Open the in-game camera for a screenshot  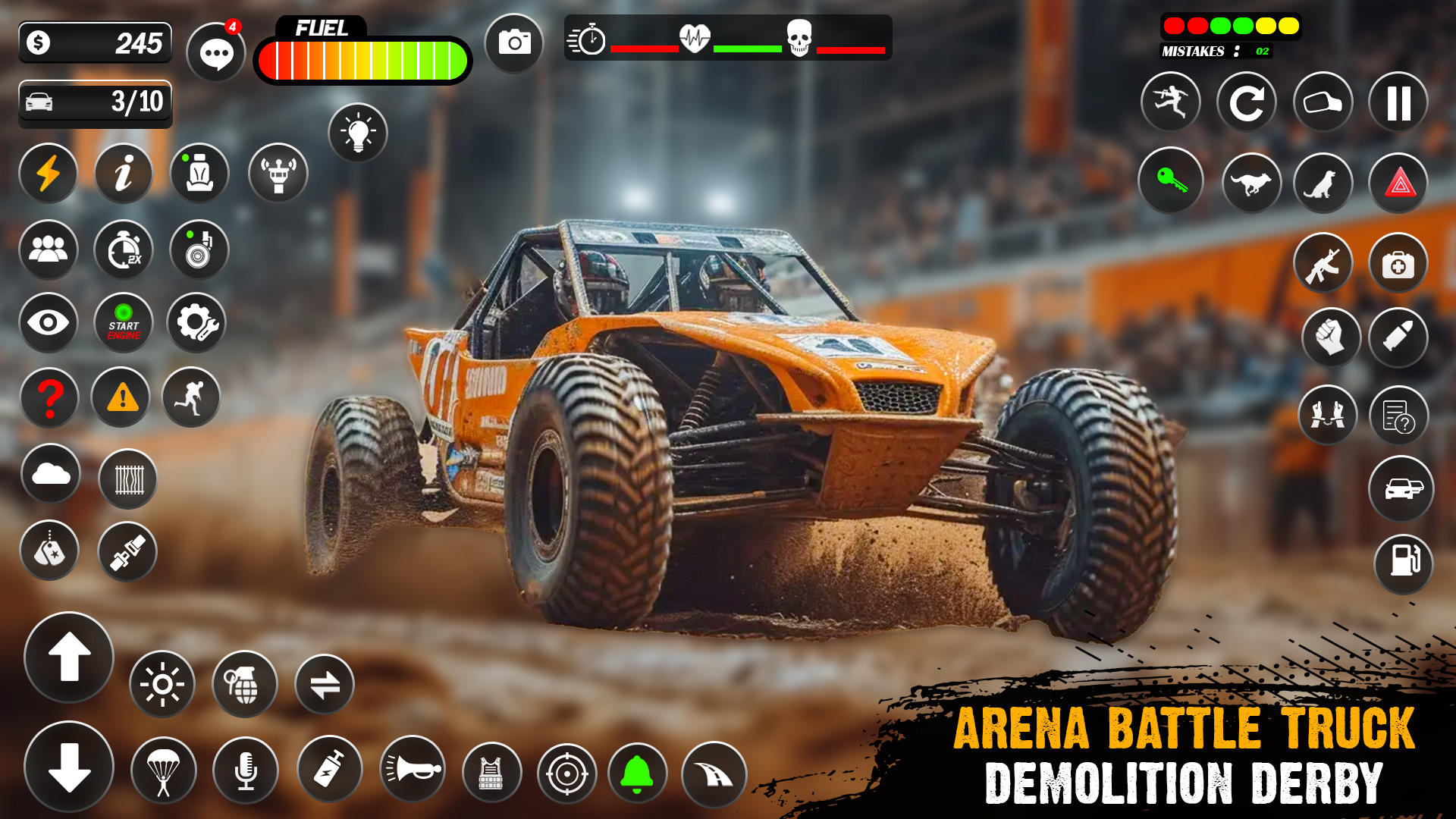tap(514, 42)
